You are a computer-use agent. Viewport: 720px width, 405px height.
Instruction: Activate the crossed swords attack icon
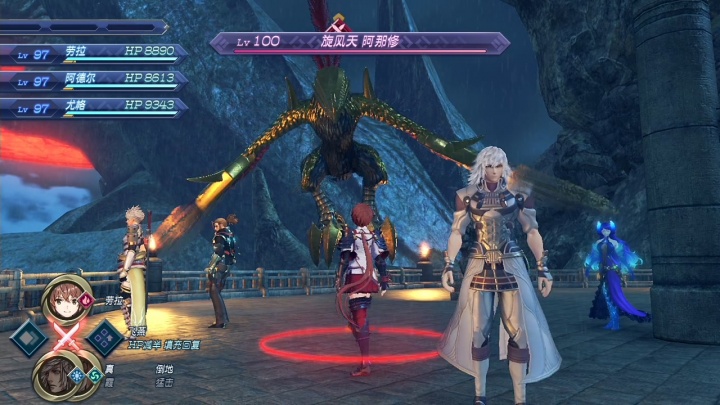point(68,338)
